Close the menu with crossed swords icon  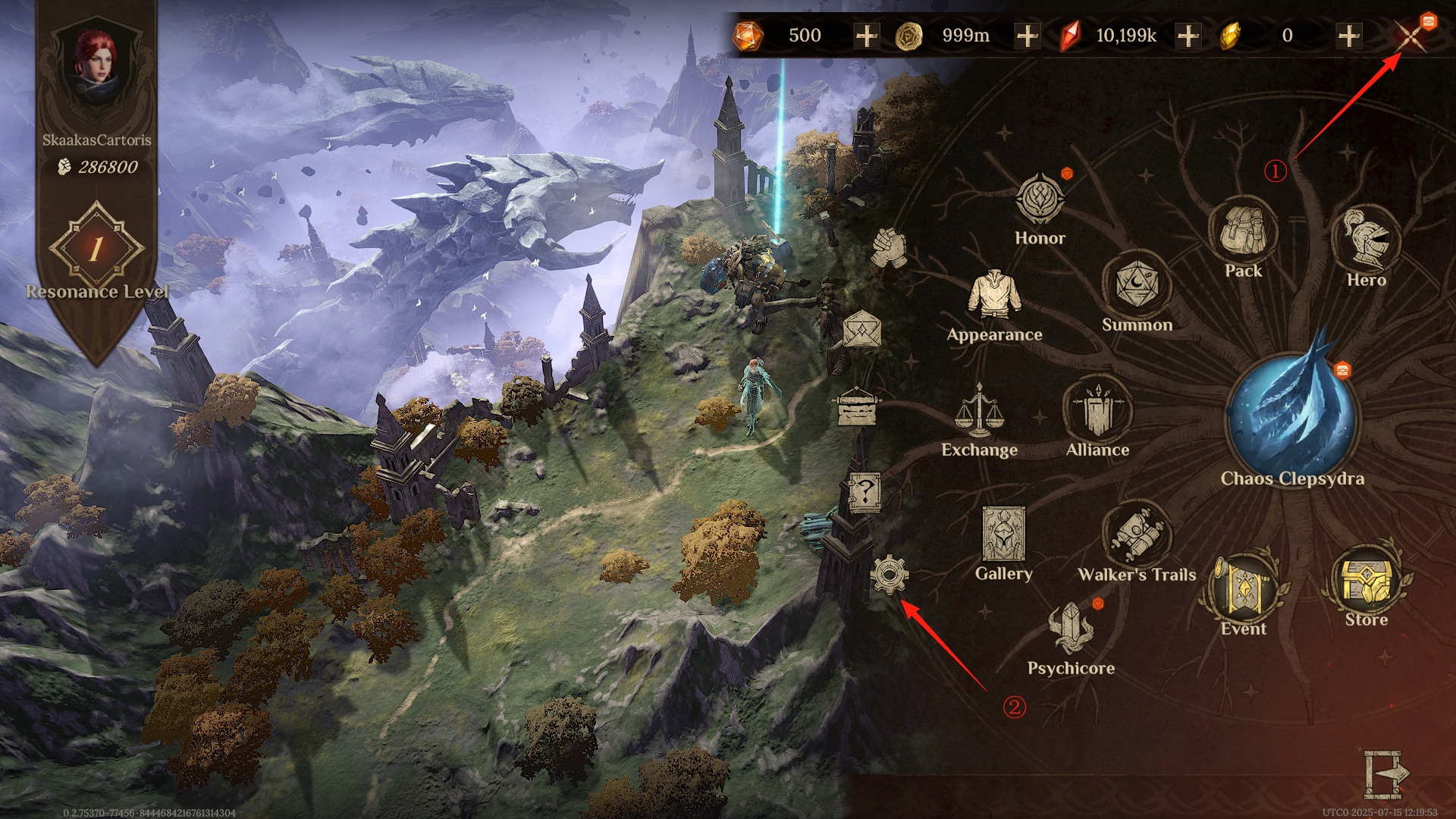1410,36
